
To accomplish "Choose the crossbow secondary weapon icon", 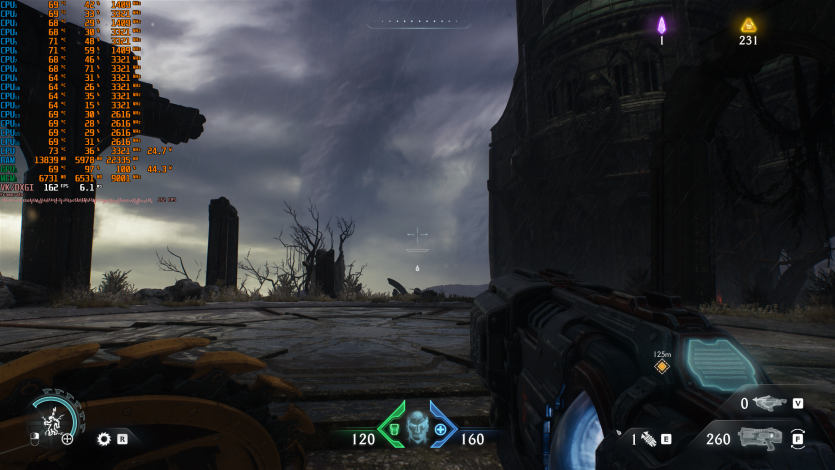I will pyautogui.click(x=769, y=403).
